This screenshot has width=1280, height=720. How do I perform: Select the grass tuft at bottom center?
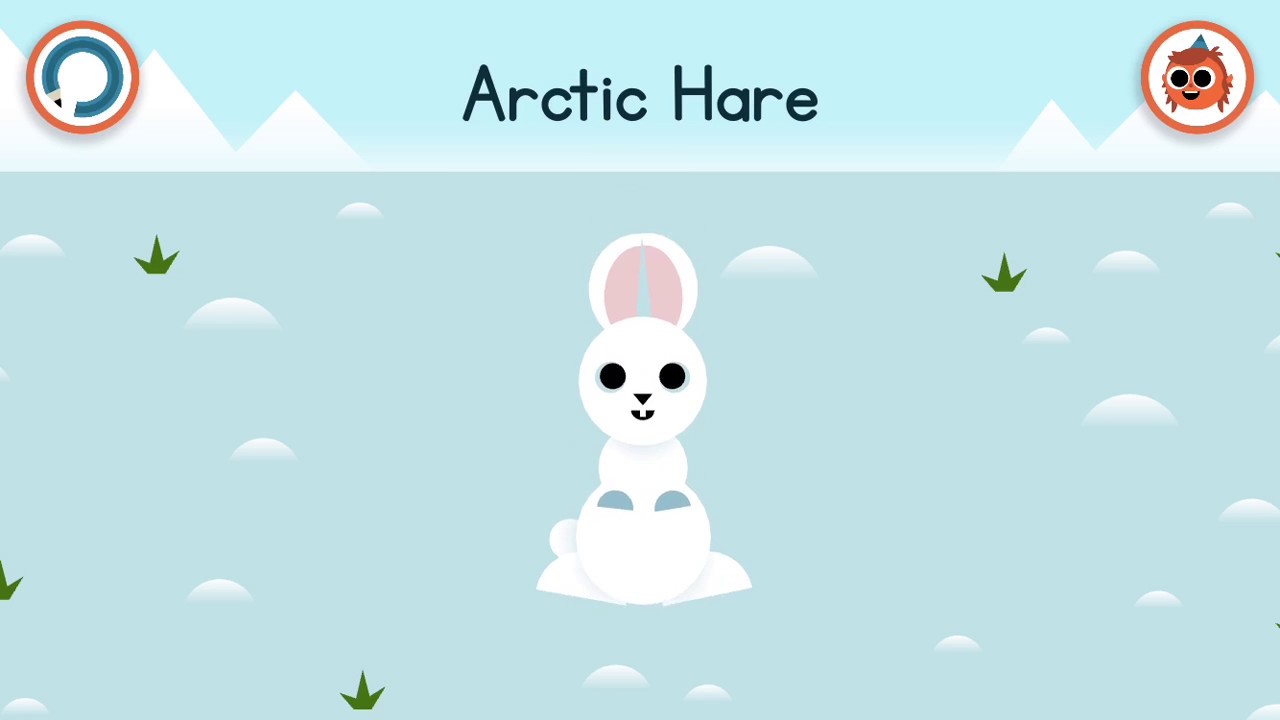click(x=362, y=690)
